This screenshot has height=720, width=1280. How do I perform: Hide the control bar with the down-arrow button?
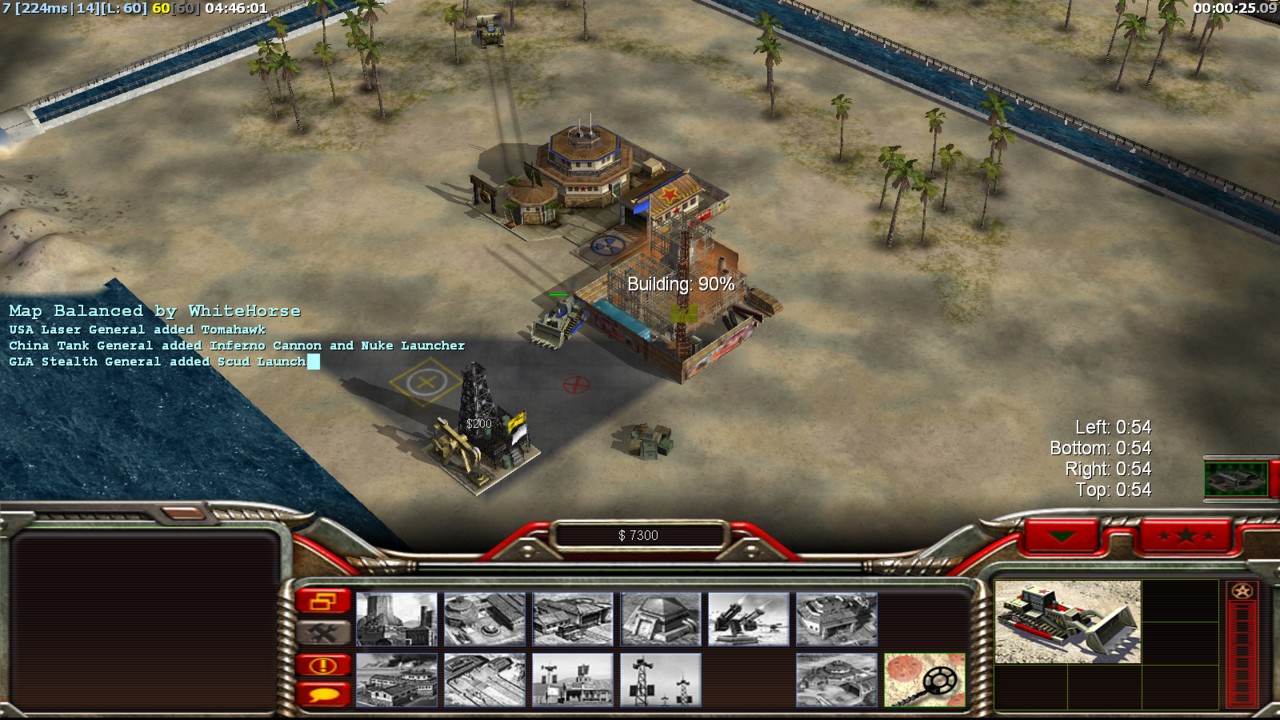tap(1062, 536)
